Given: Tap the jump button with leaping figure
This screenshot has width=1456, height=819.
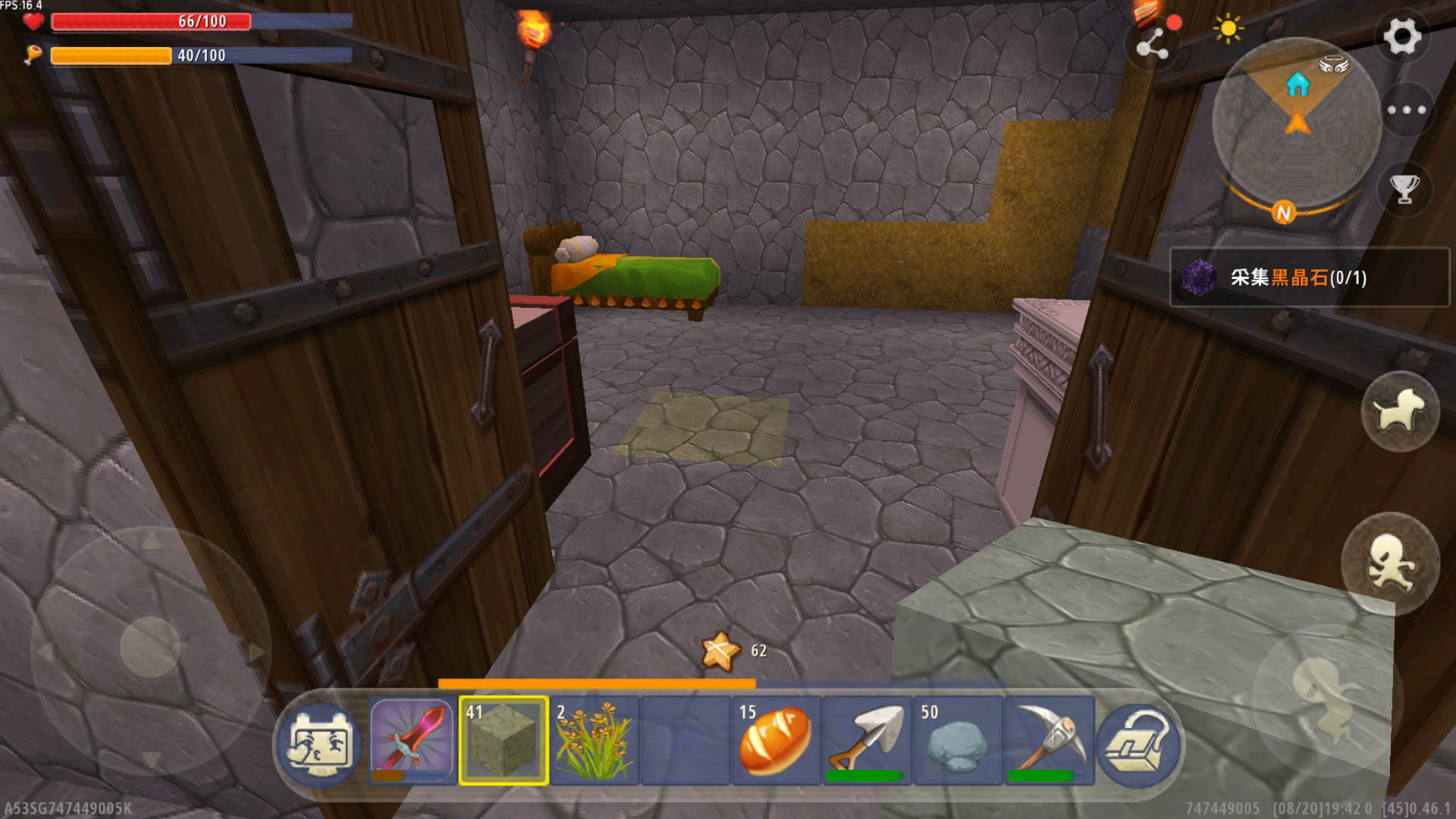Looking at the screenshot, I should click(x=1325, y=699).
